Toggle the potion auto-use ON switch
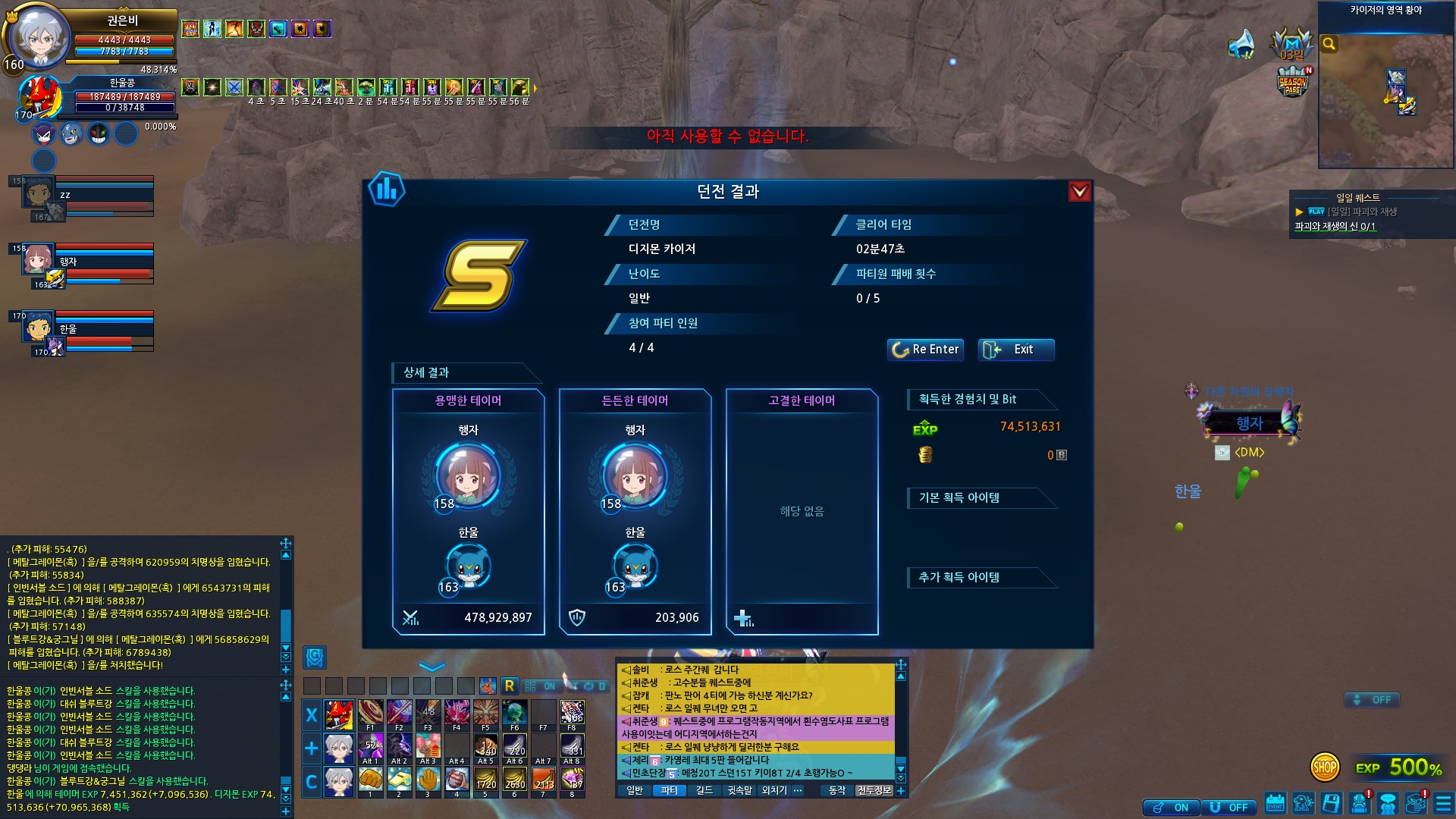1456x819 pixels. click(1172, 808)
